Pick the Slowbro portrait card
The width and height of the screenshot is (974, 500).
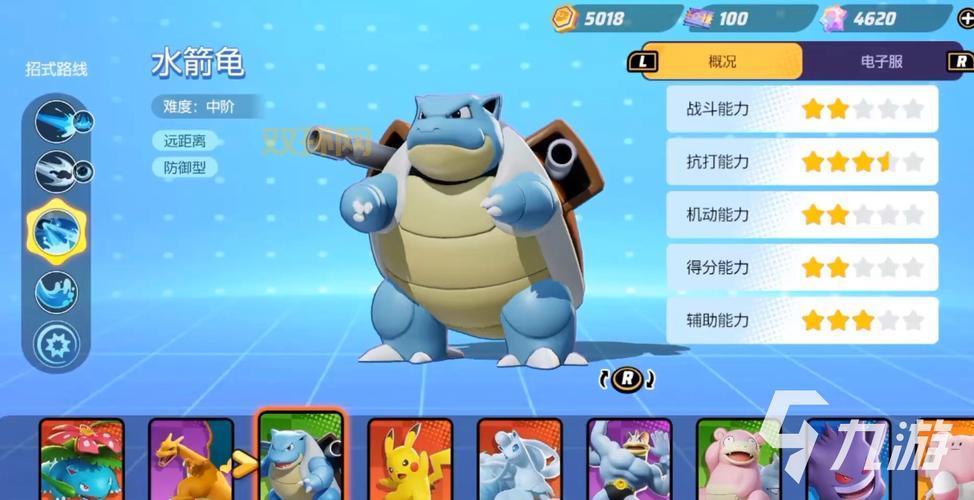(x=738, y=460)
